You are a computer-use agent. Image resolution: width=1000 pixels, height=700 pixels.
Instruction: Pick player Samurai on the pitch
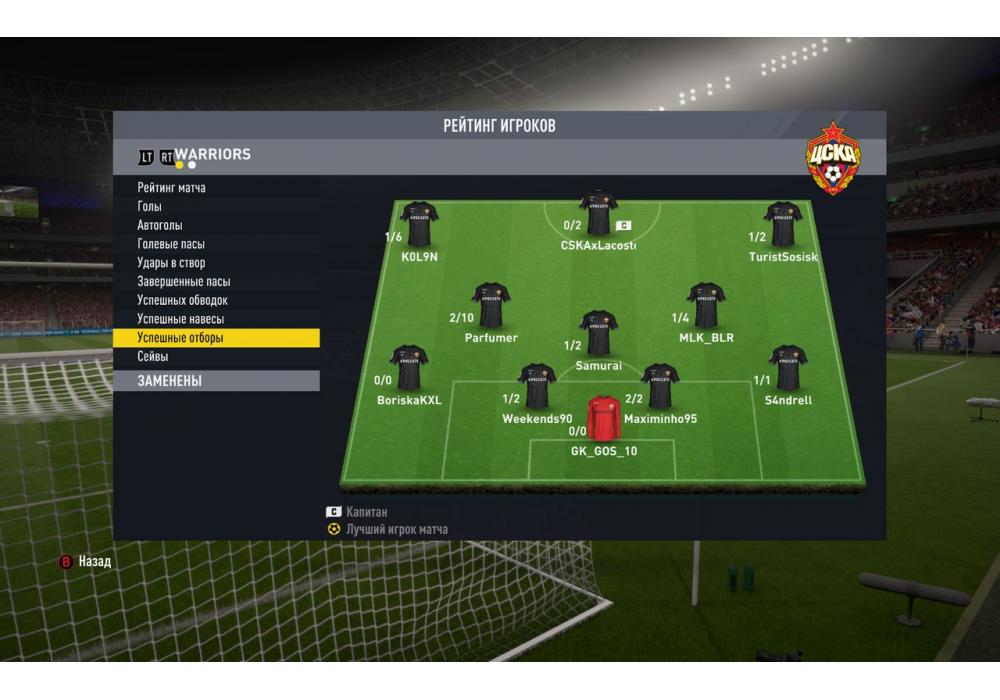pyautogui.click(x=599, y=333)
